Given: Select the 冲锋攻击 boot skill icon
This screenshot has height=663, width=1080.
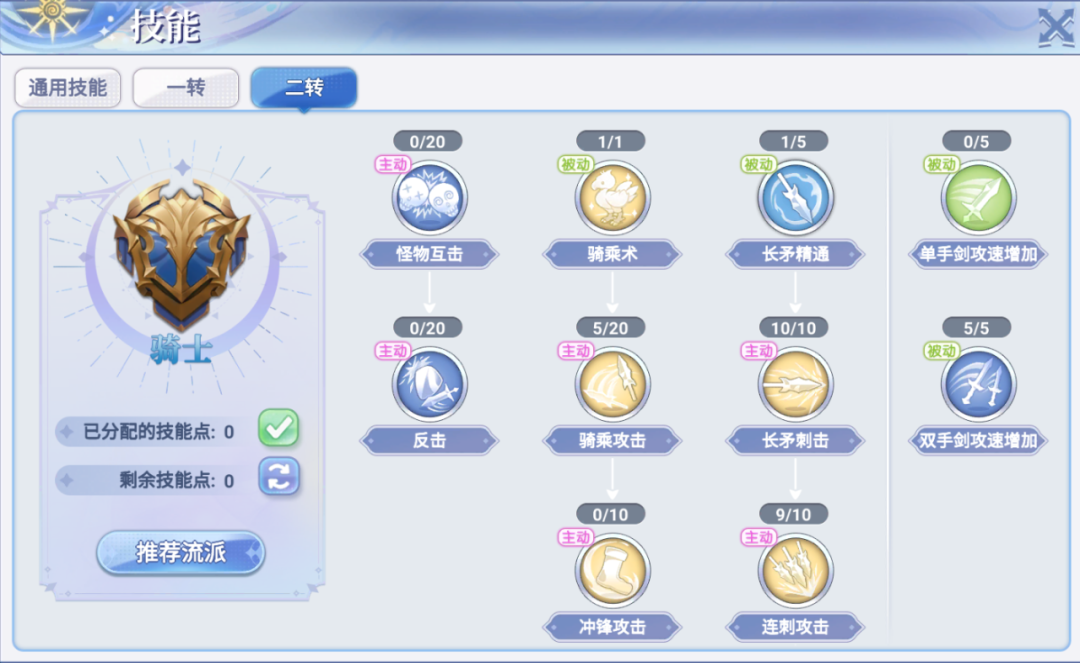Looking at the screenshot, I should click(x=612, y=571).
